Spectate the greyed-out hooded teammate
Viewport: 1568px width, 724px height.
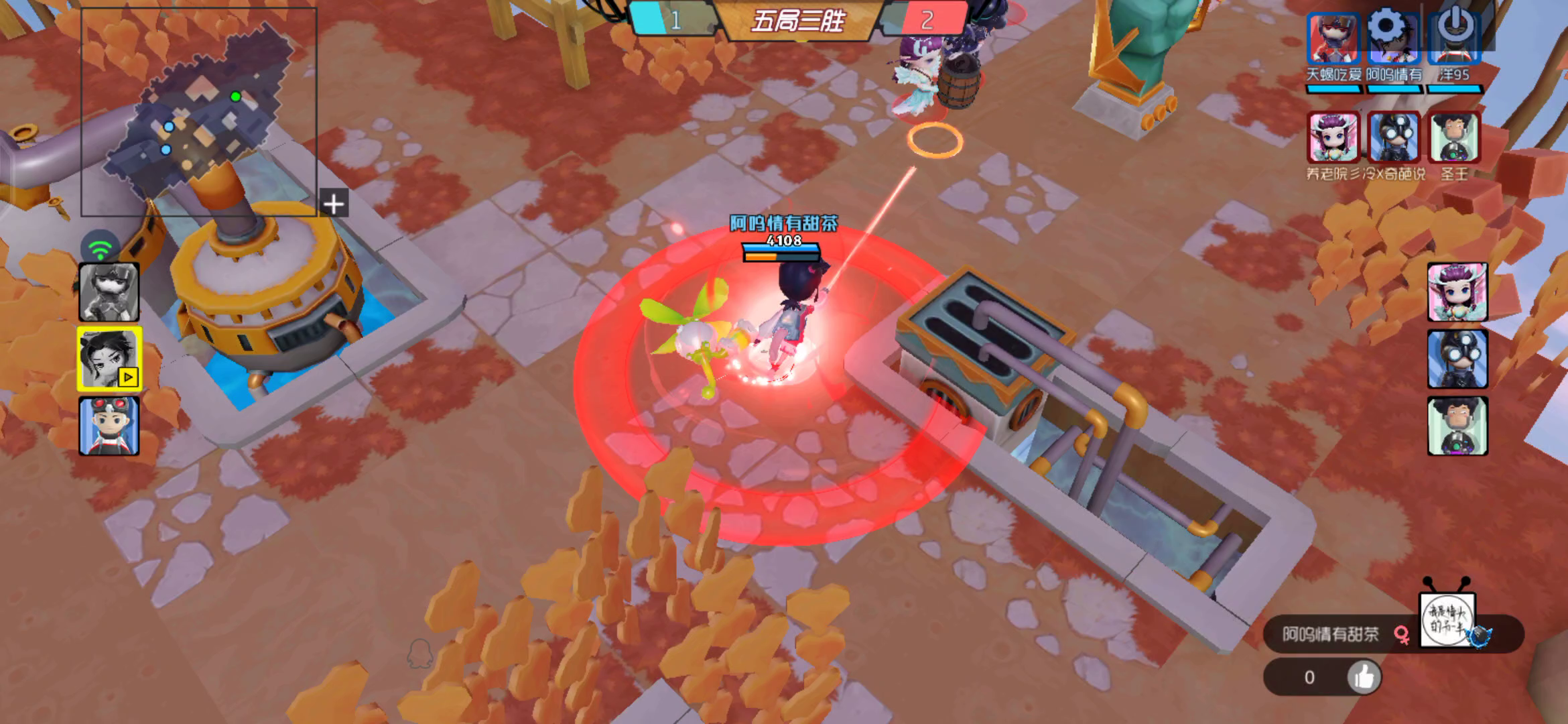[x=109, y=292]
